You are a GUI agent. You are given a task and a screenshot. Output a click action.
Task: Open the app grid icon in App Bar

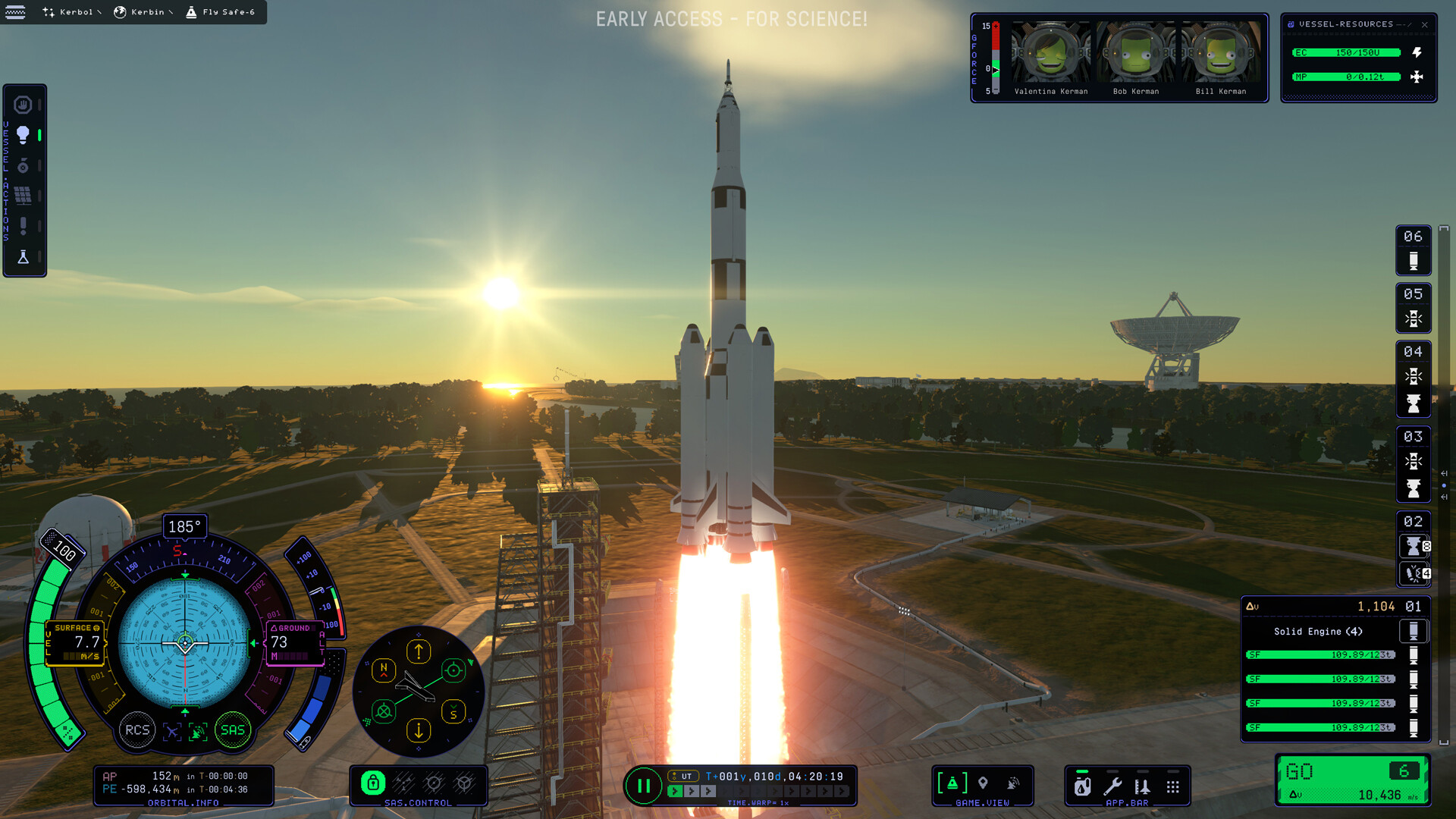tap(1172, 787)
